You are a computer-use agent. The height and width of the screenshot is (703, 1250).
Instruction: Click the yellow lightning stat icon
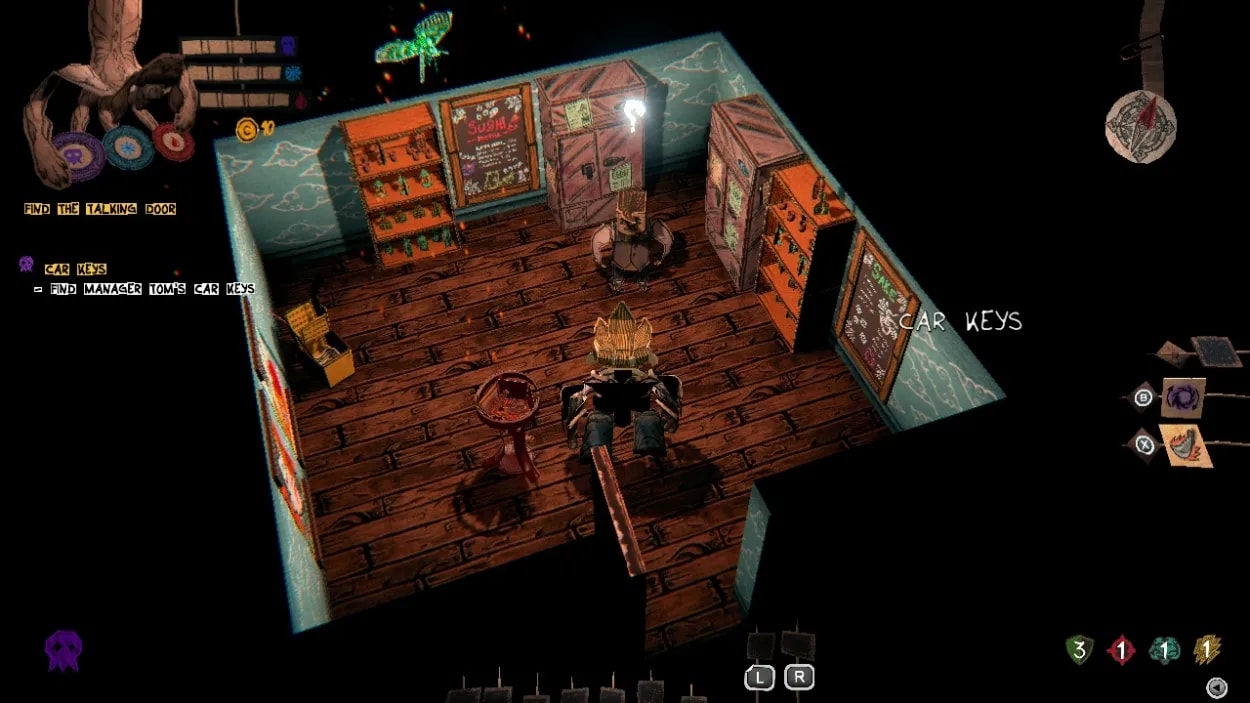click(1207, 651)
